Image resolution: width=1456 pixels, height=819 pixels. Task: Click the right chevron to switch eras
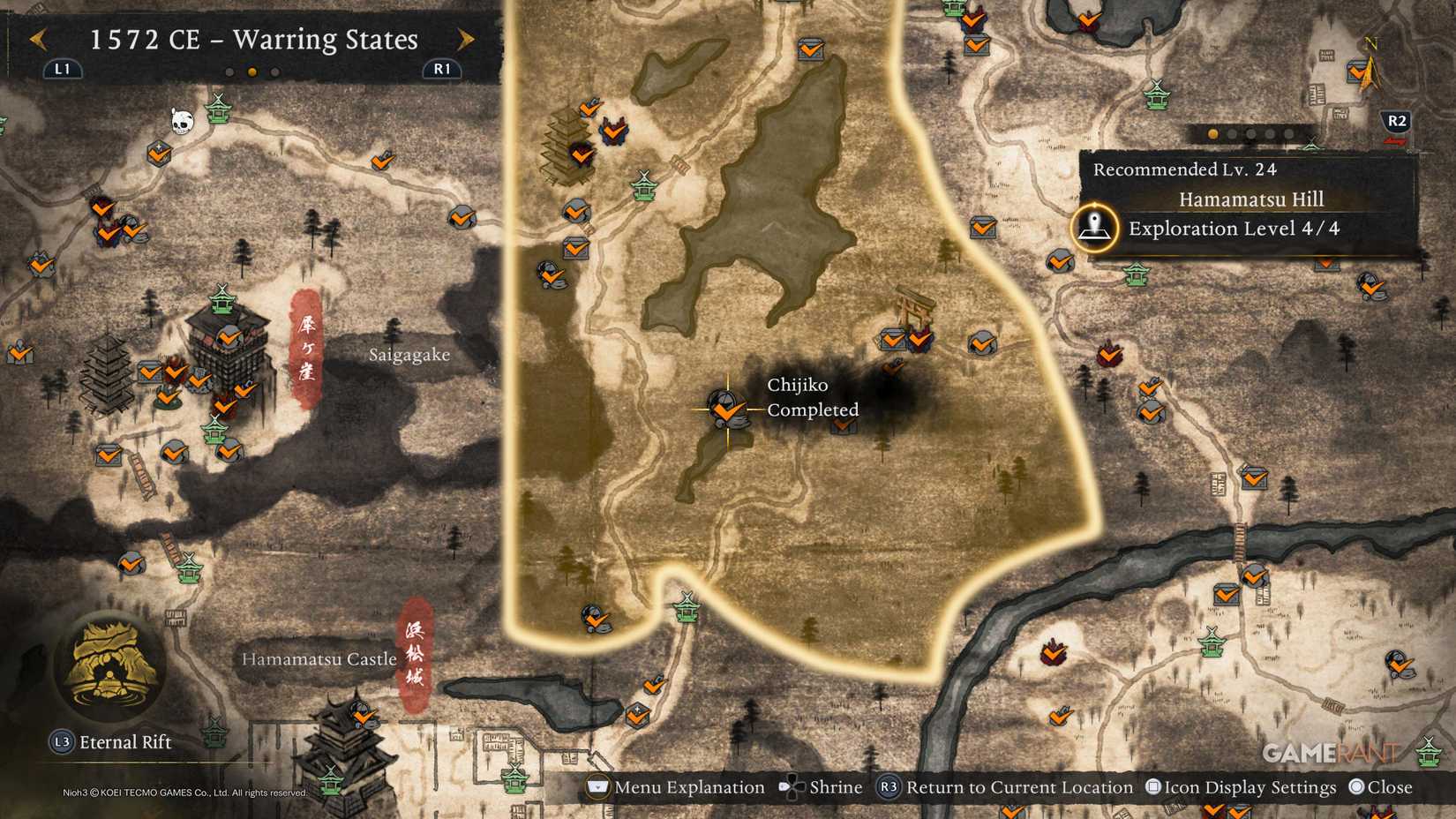(x=465, y=40)
